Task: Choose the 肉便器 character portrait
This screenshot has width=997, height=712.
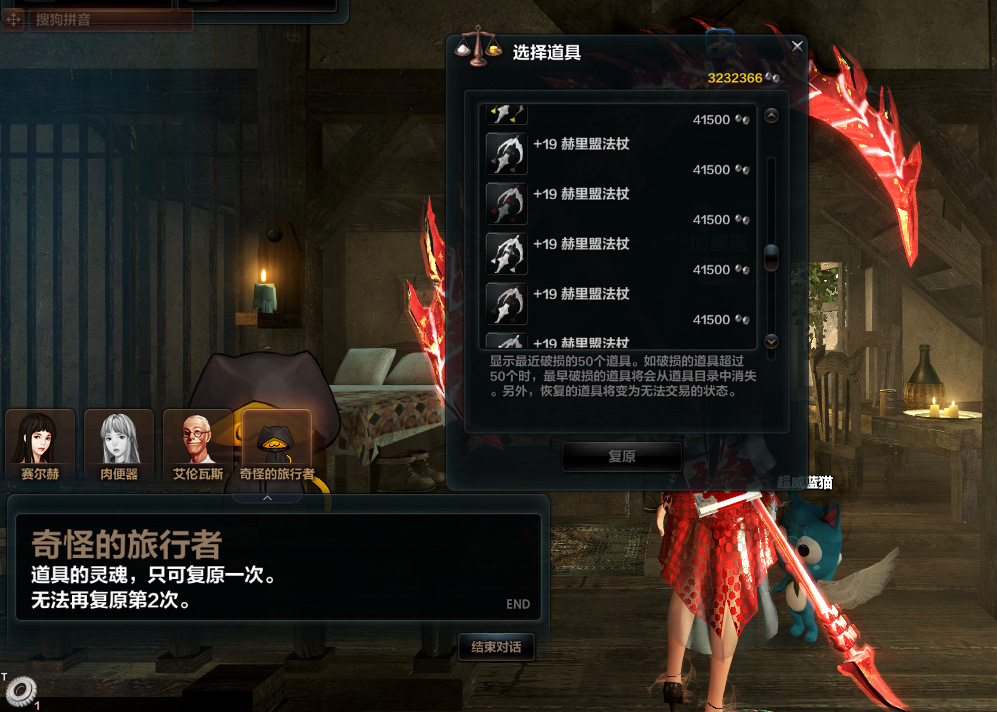Action: (119, 445)
